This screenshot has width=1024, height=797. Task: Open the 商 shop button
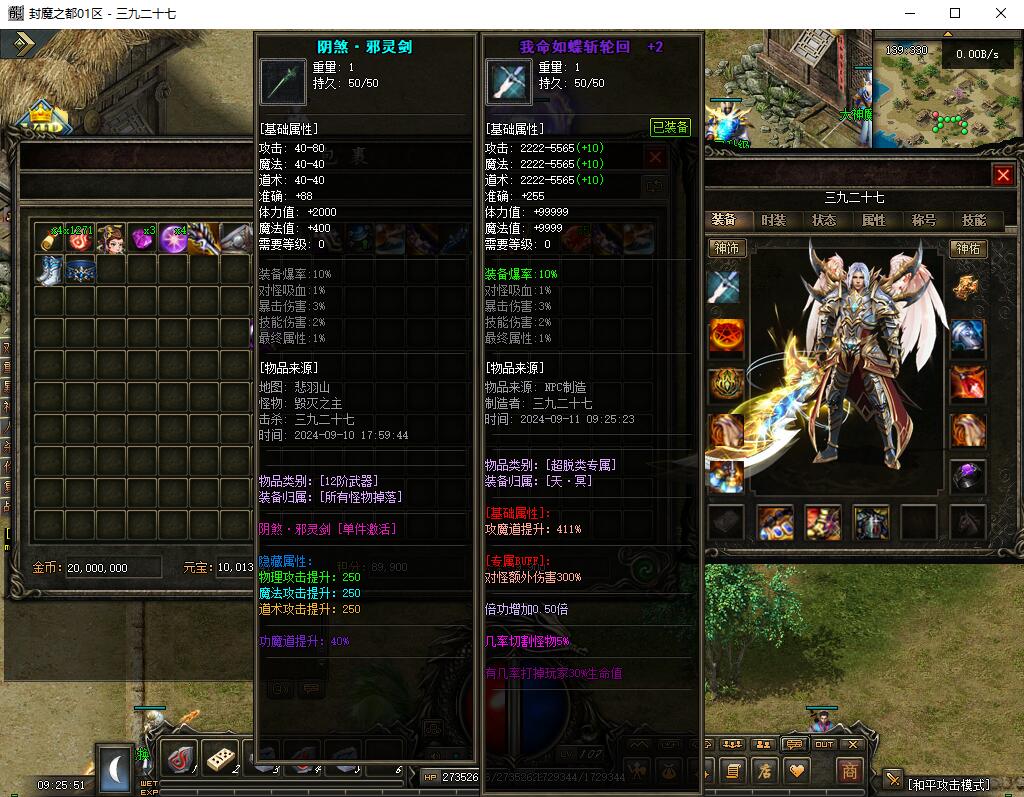849,771
